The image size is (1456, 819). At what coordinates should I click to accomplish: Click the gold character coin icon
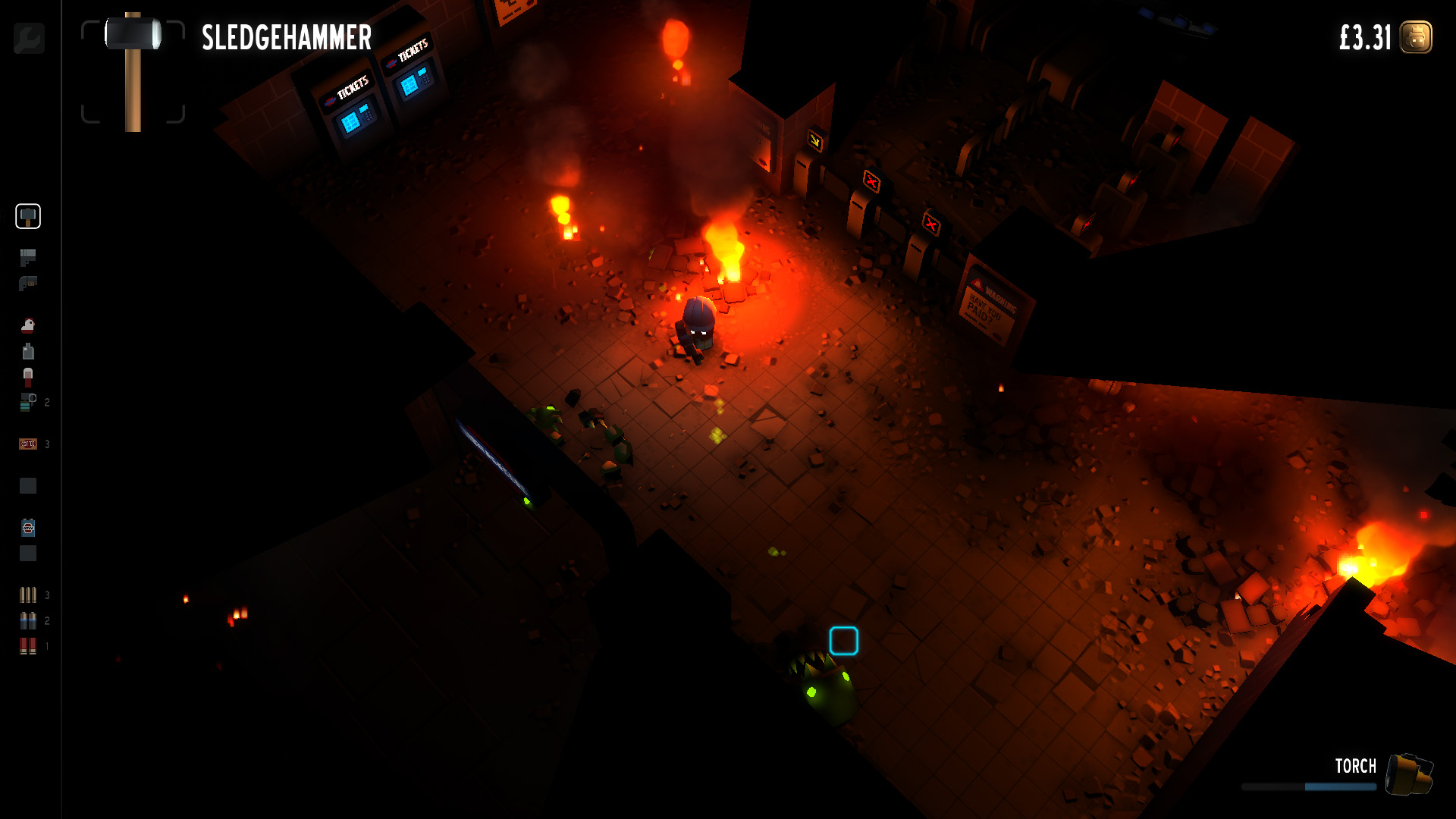click(1416, 37)
